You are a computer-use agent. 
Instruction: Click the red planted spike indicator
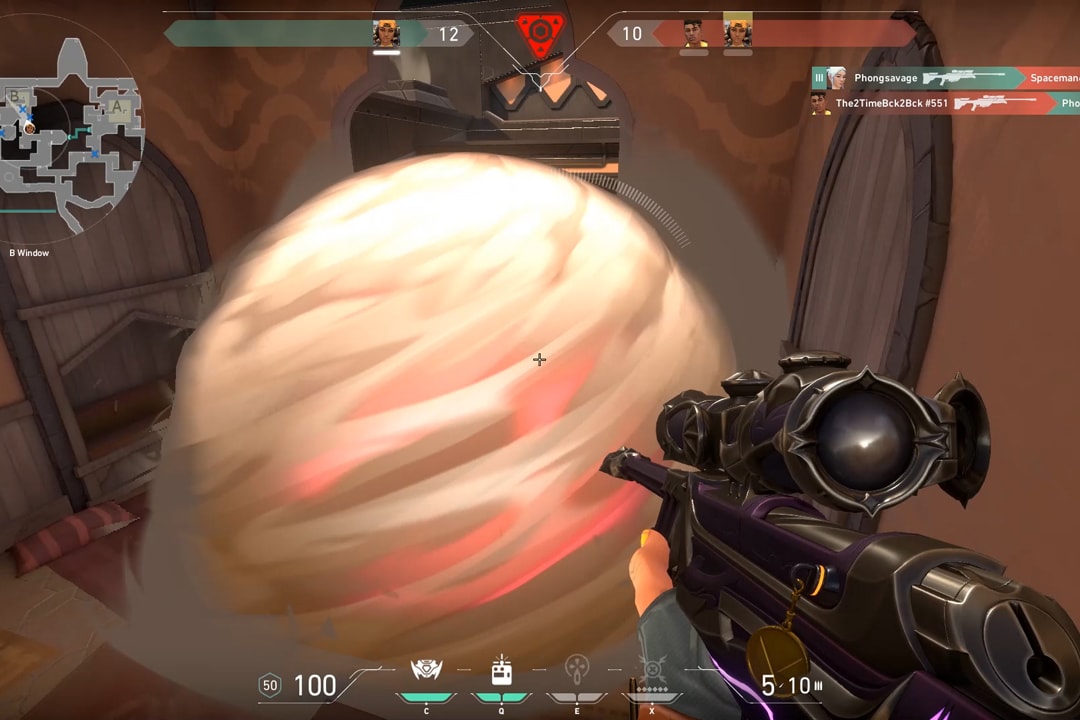(540, 32)
